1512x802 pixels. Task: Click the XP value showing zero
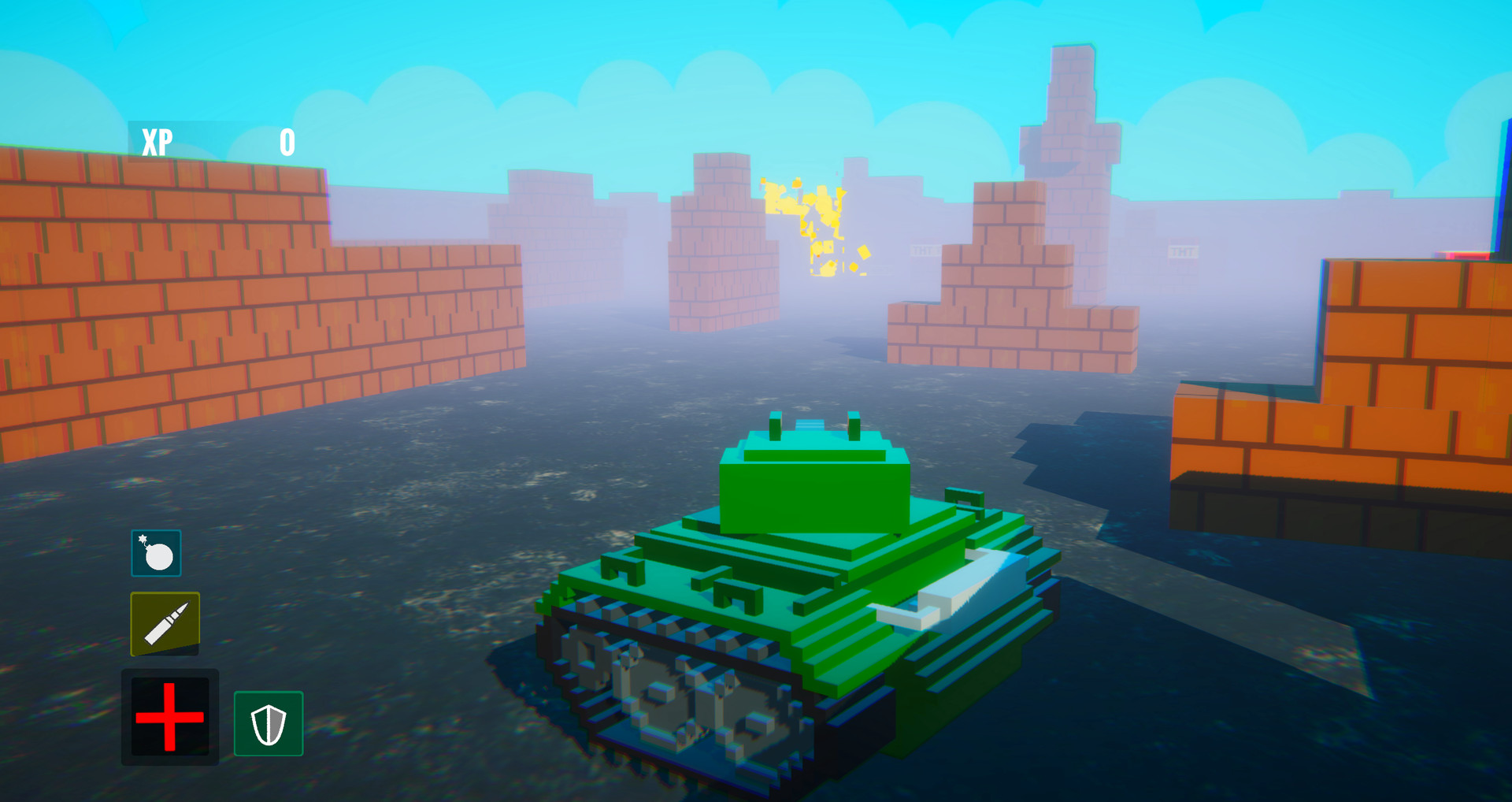(x=287, y=143)
